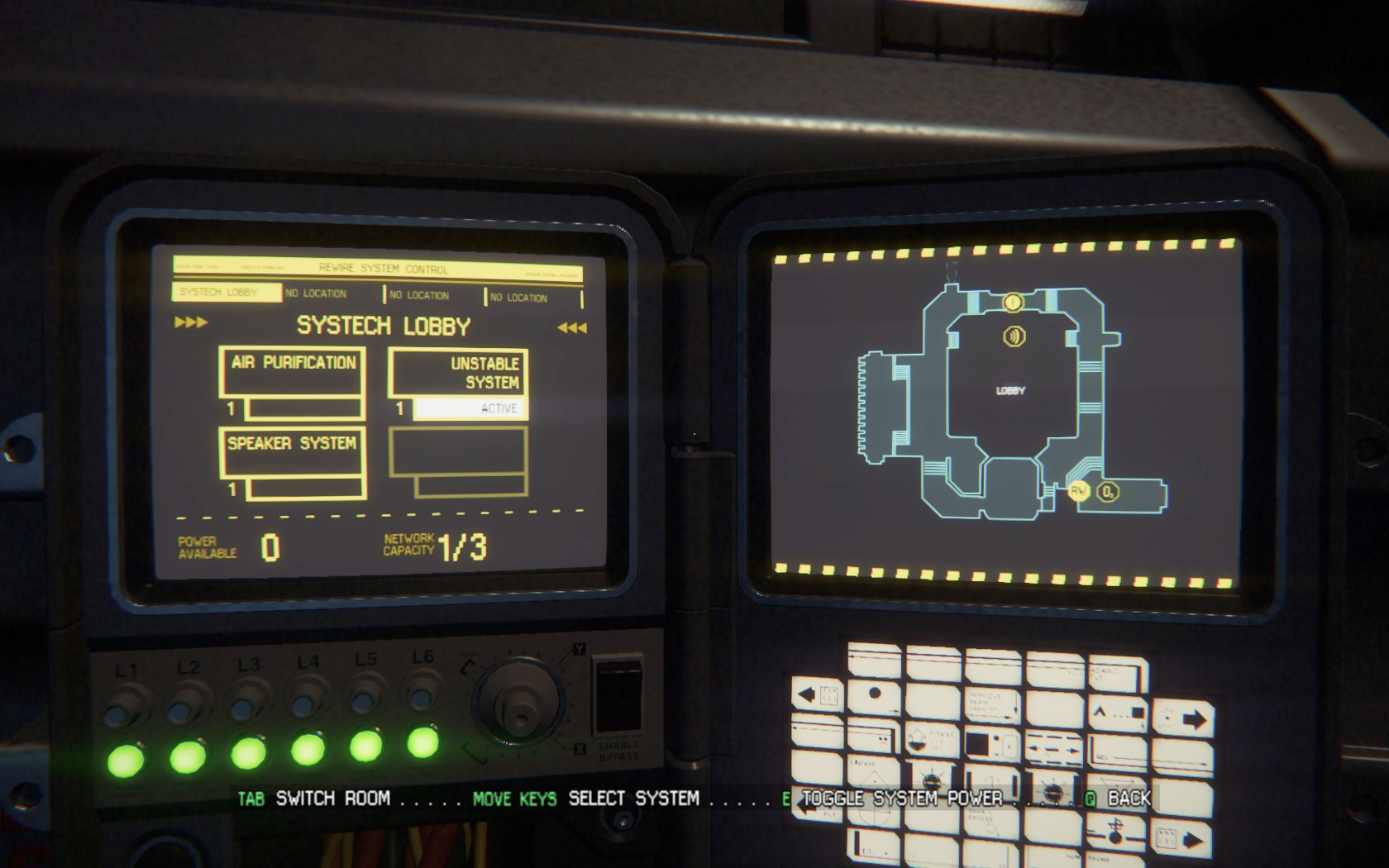1389x868 pixels.
Task: Select the RW rewire marker on the map
Action: coord(1078,491)
